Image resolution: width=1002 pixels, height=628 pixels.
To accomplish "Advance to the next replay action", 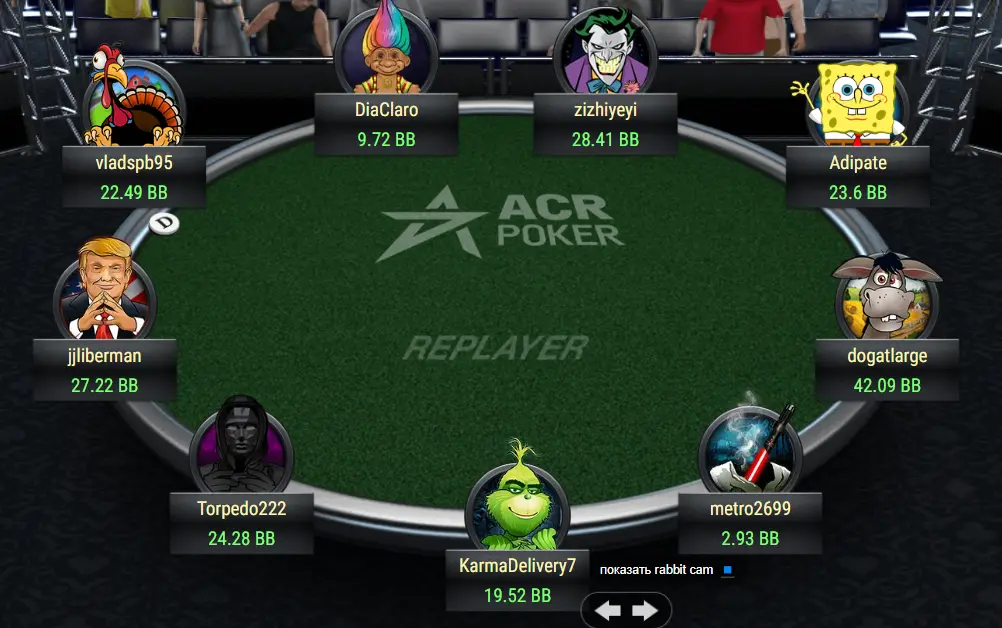I will coord(645,610).
